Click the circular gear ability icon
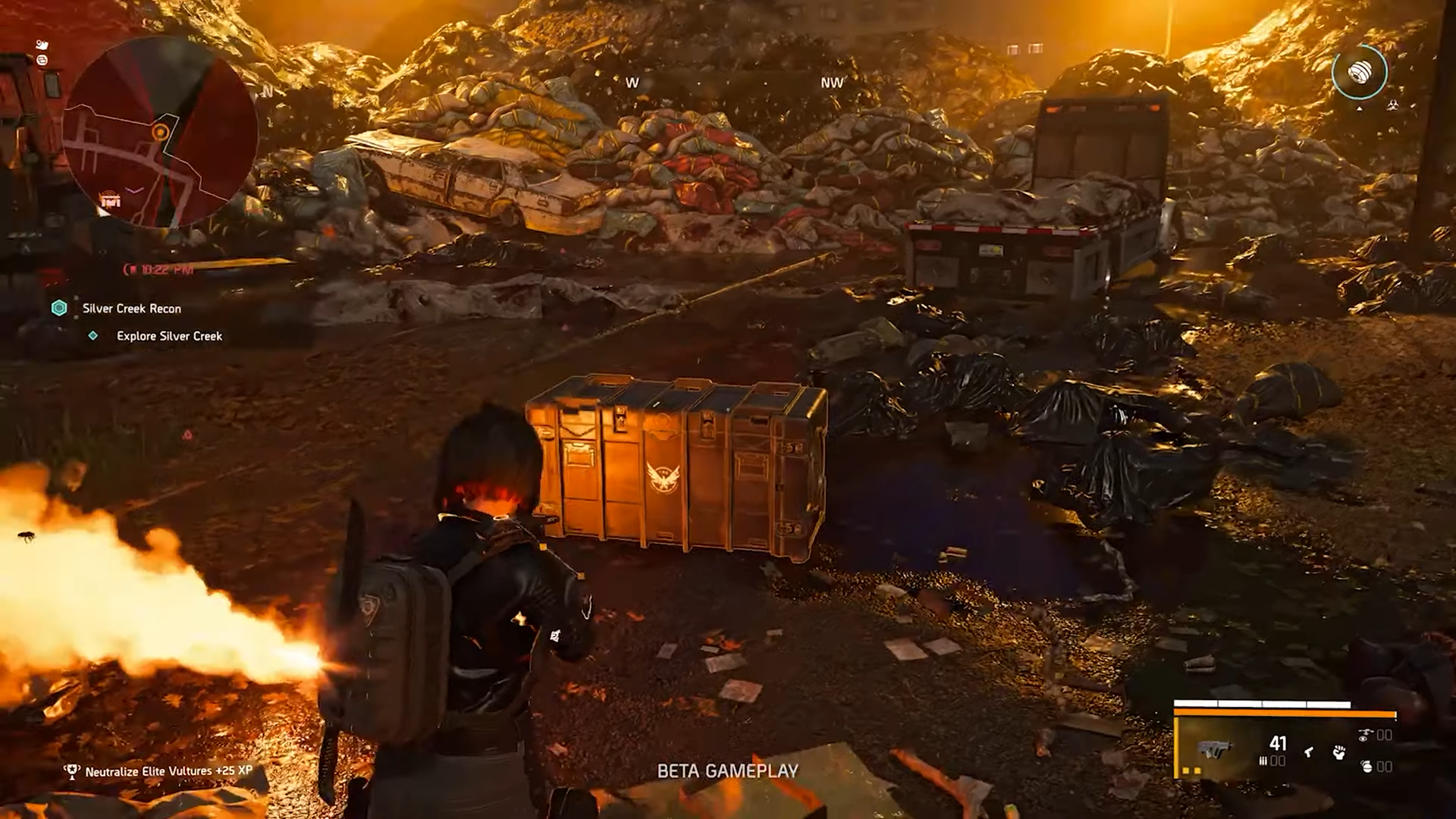Viewport: 1456px width, 819px height. click(x=1359, y=72)
